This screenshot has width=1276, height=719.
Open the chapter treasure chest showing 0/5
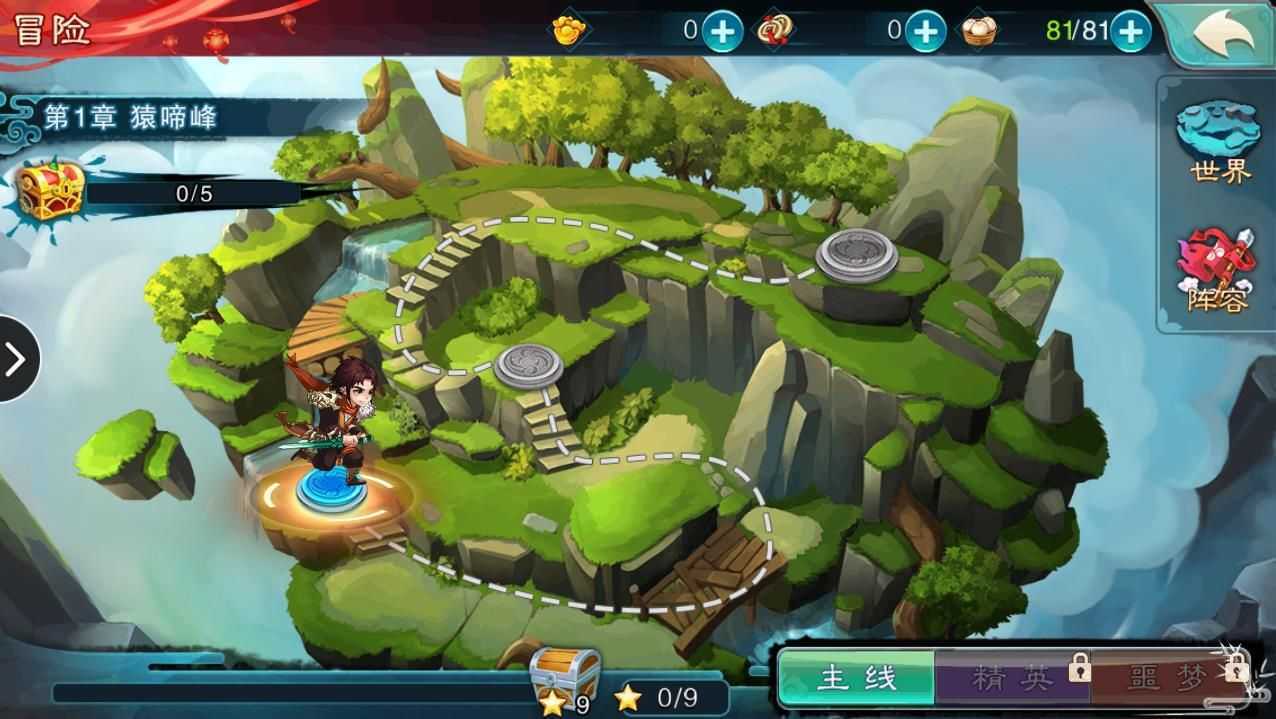pos(46,190)
